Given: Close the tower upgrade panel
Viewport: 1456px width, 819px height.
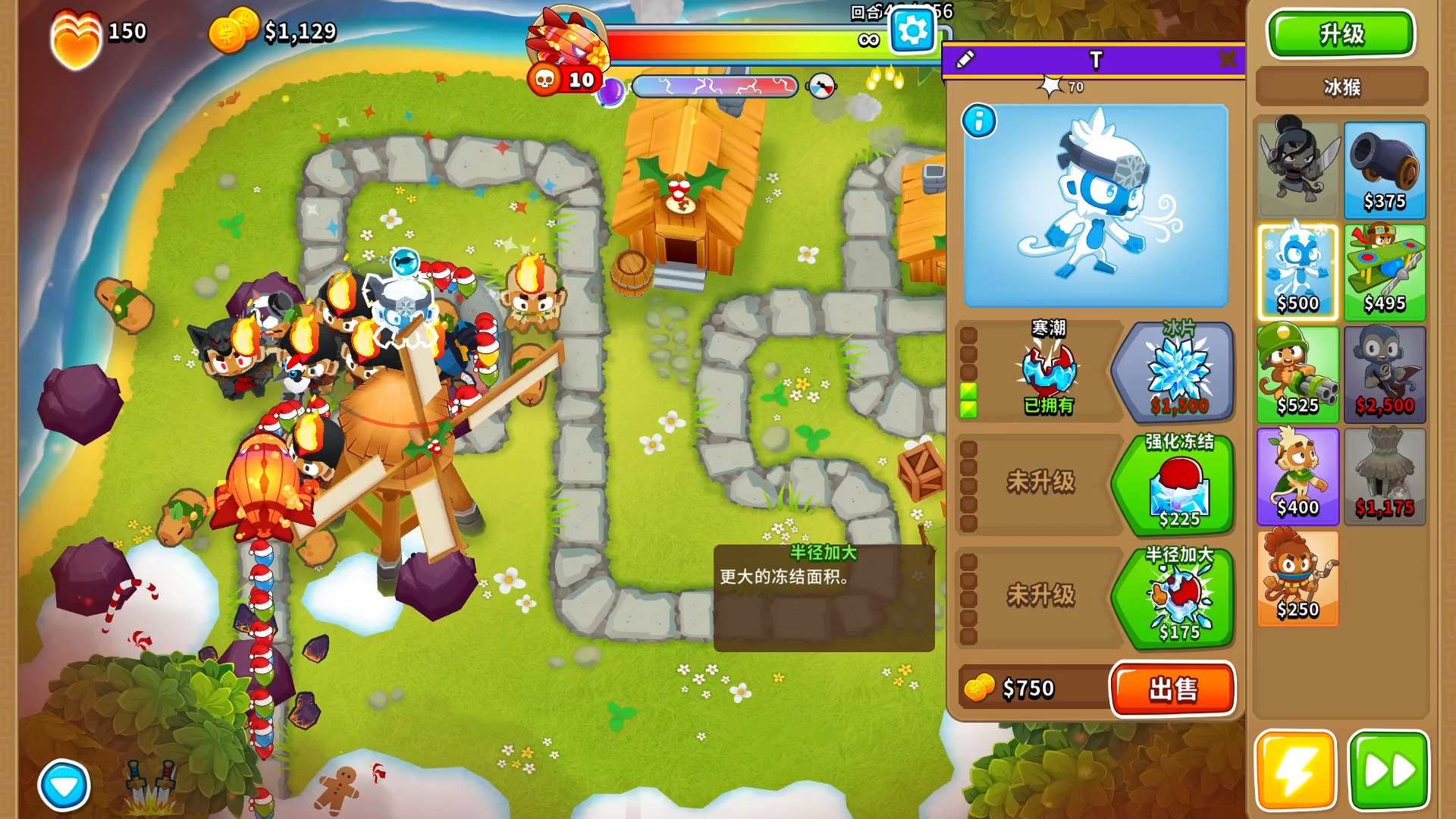Looking at the screenshot, I should coord(1227,59).
